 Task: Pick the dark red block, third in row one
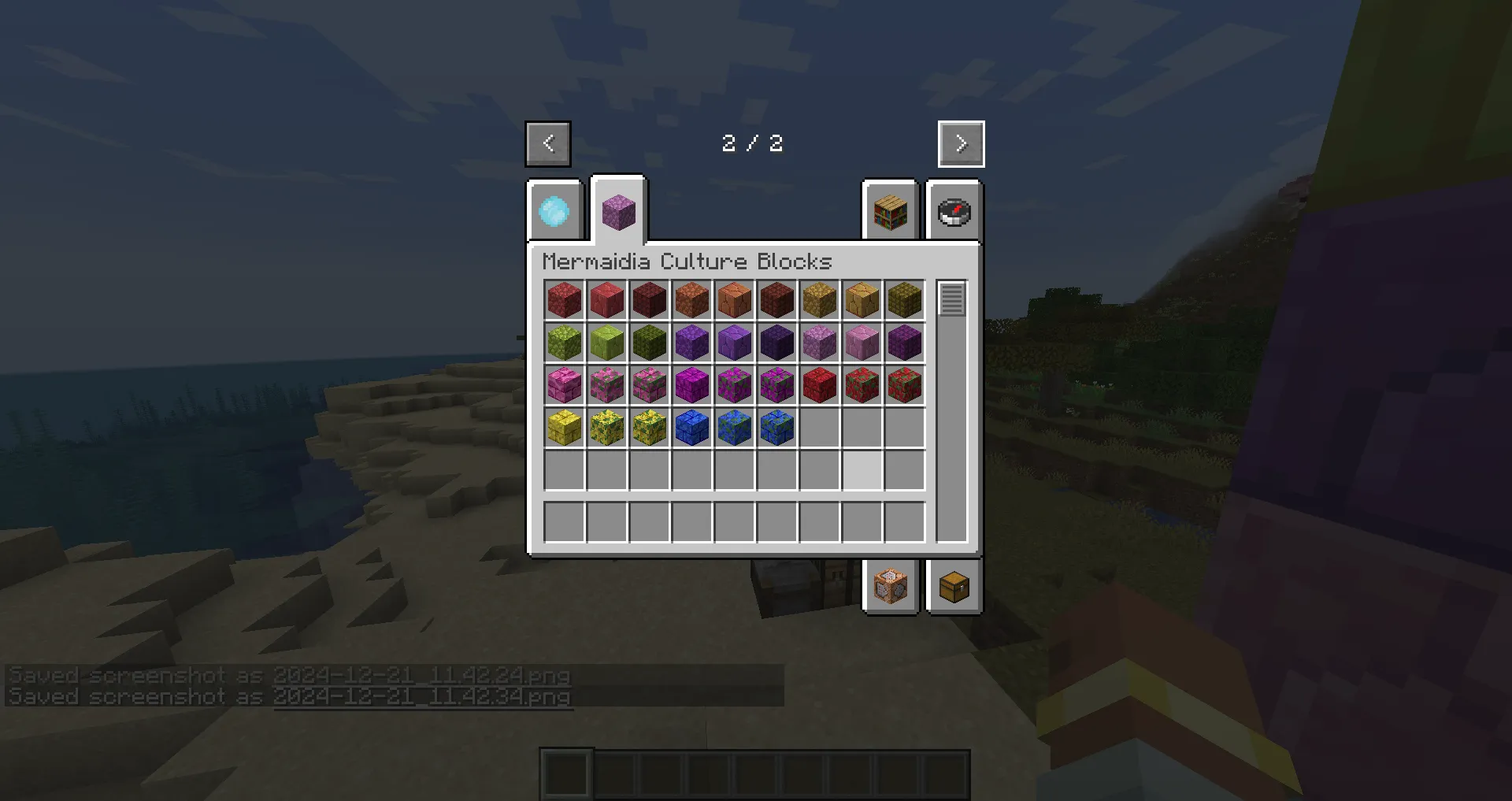point(649,299)
